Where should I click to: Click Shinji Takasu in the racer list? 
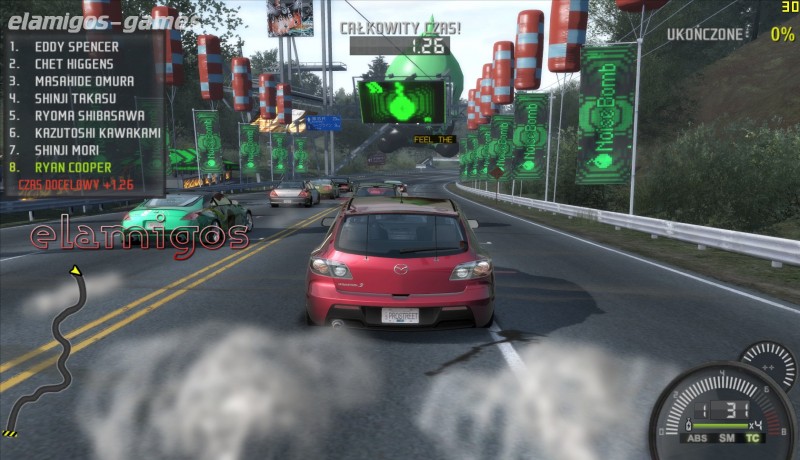(75, 98)
